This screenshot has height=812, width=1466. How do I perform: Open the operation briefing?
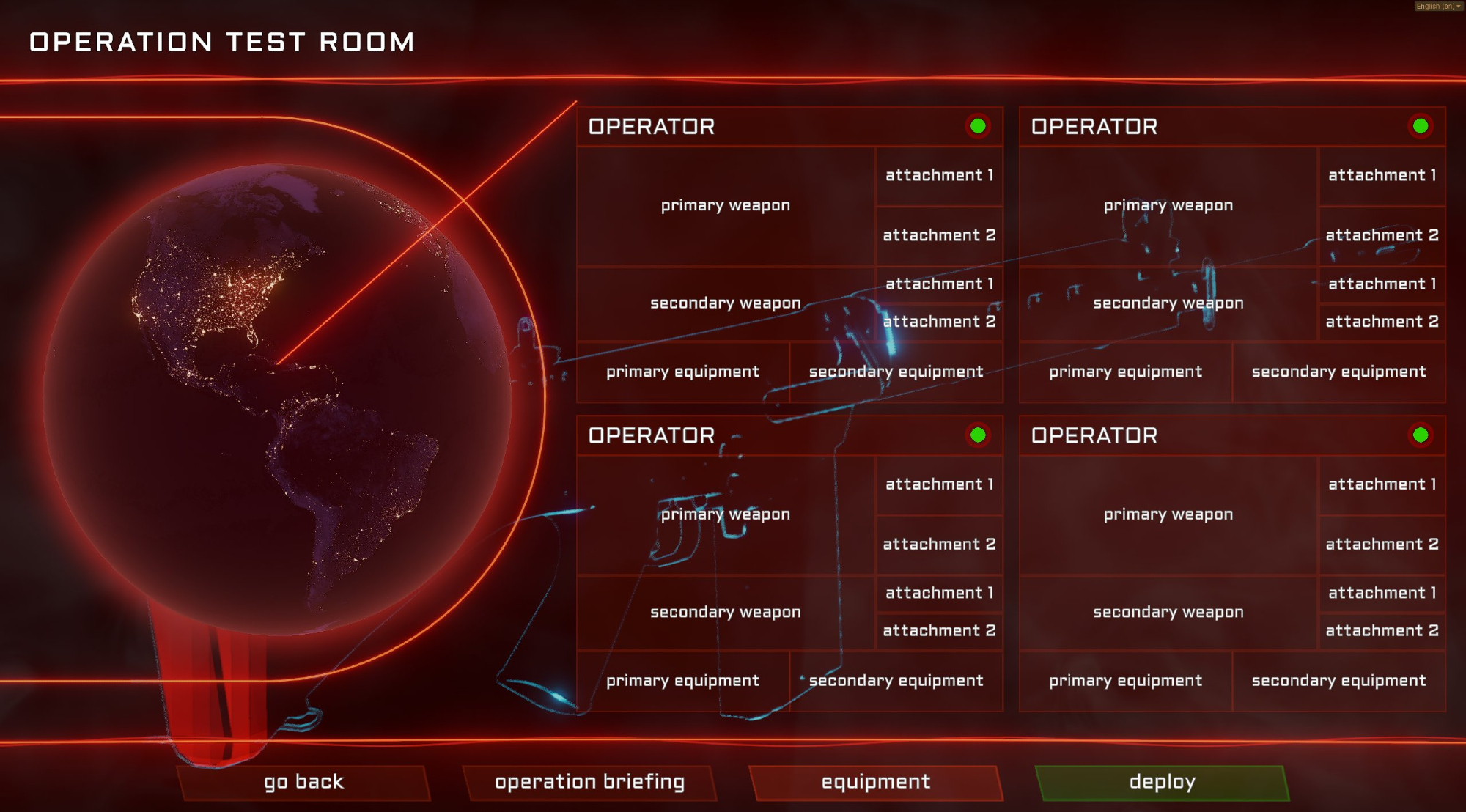tap(589, 782)
